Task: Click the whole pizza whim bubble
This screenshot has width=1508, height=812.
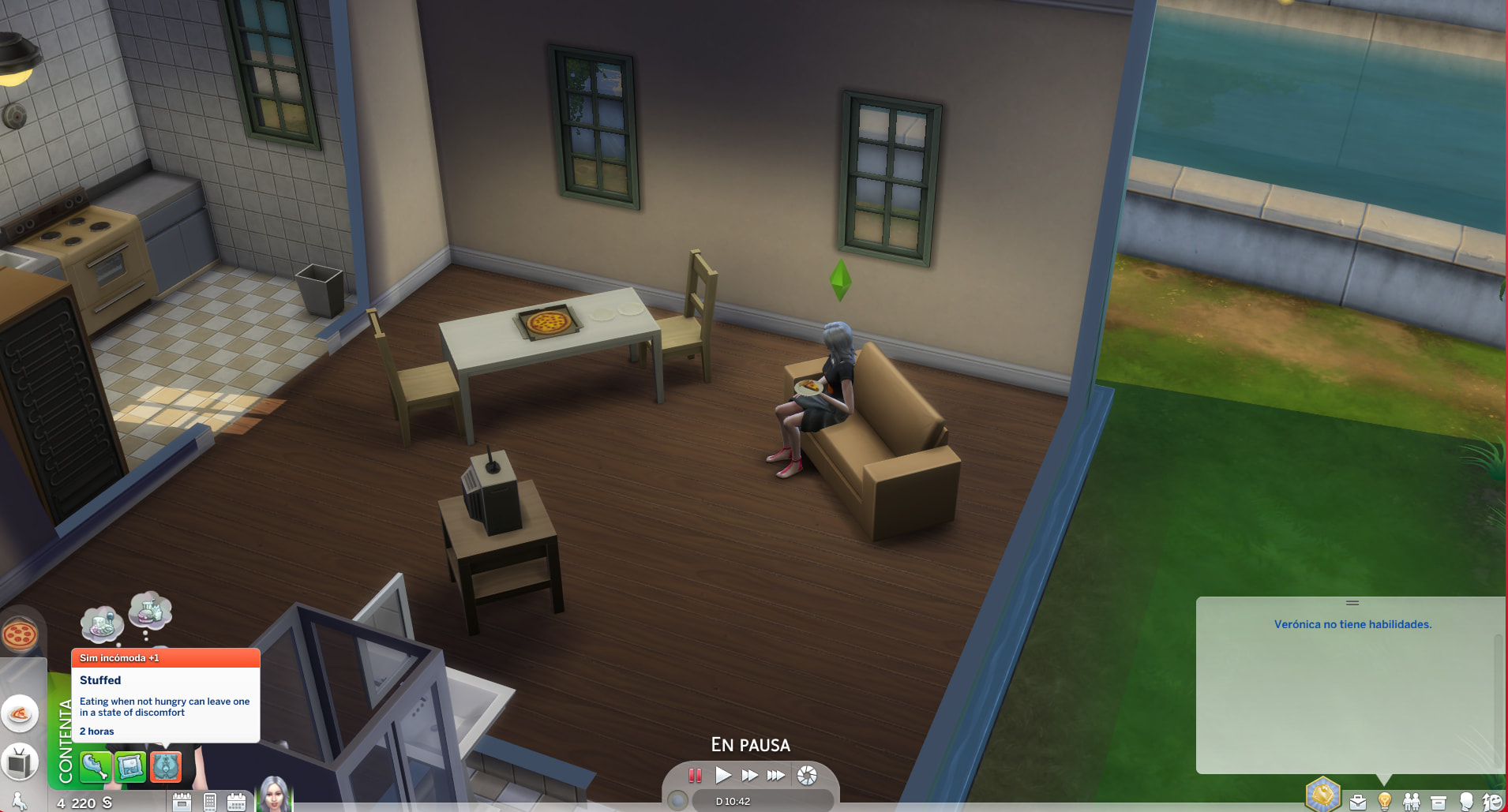Action: tap(20, 634)
